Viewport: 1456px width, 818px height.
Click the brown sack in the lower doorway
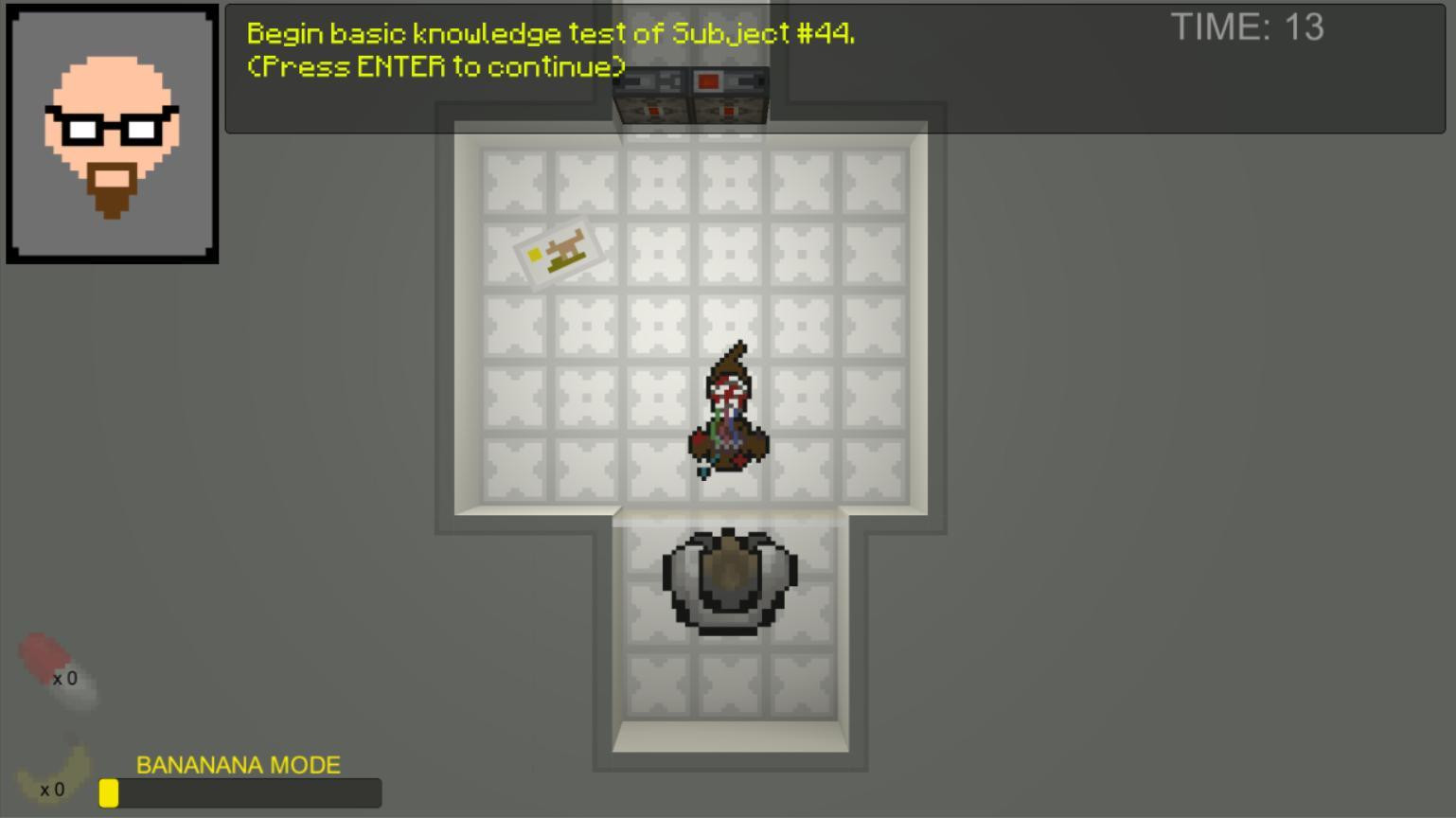[729, 576]
